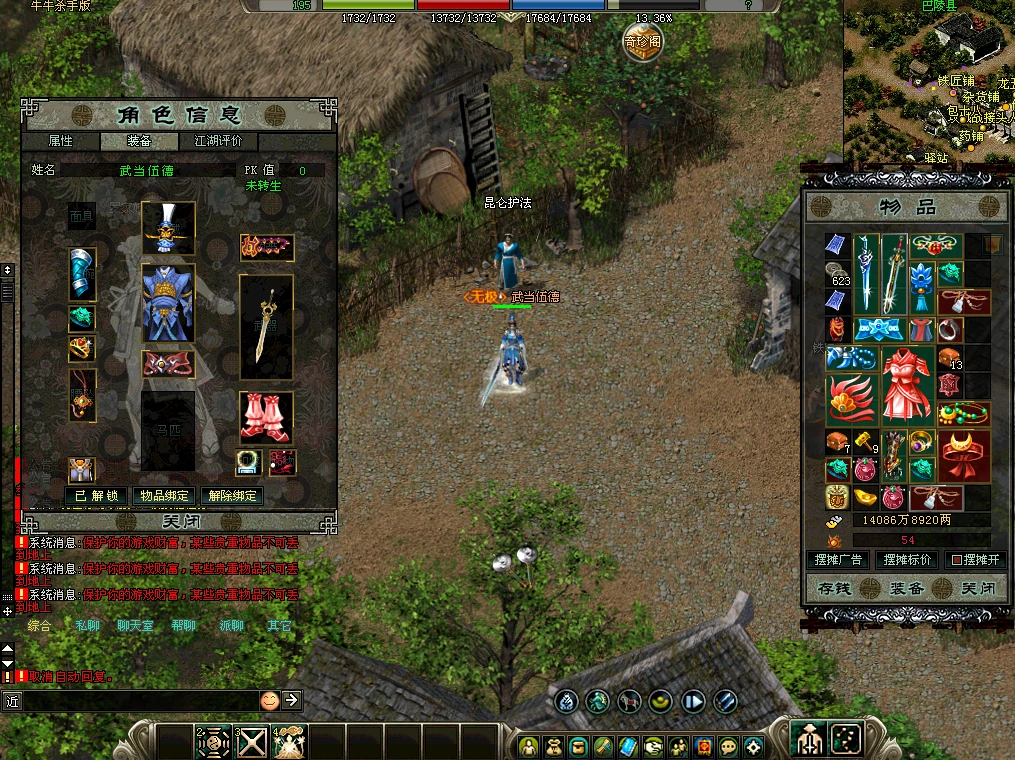Select the equipped sword weapon slot

point(266,327)
